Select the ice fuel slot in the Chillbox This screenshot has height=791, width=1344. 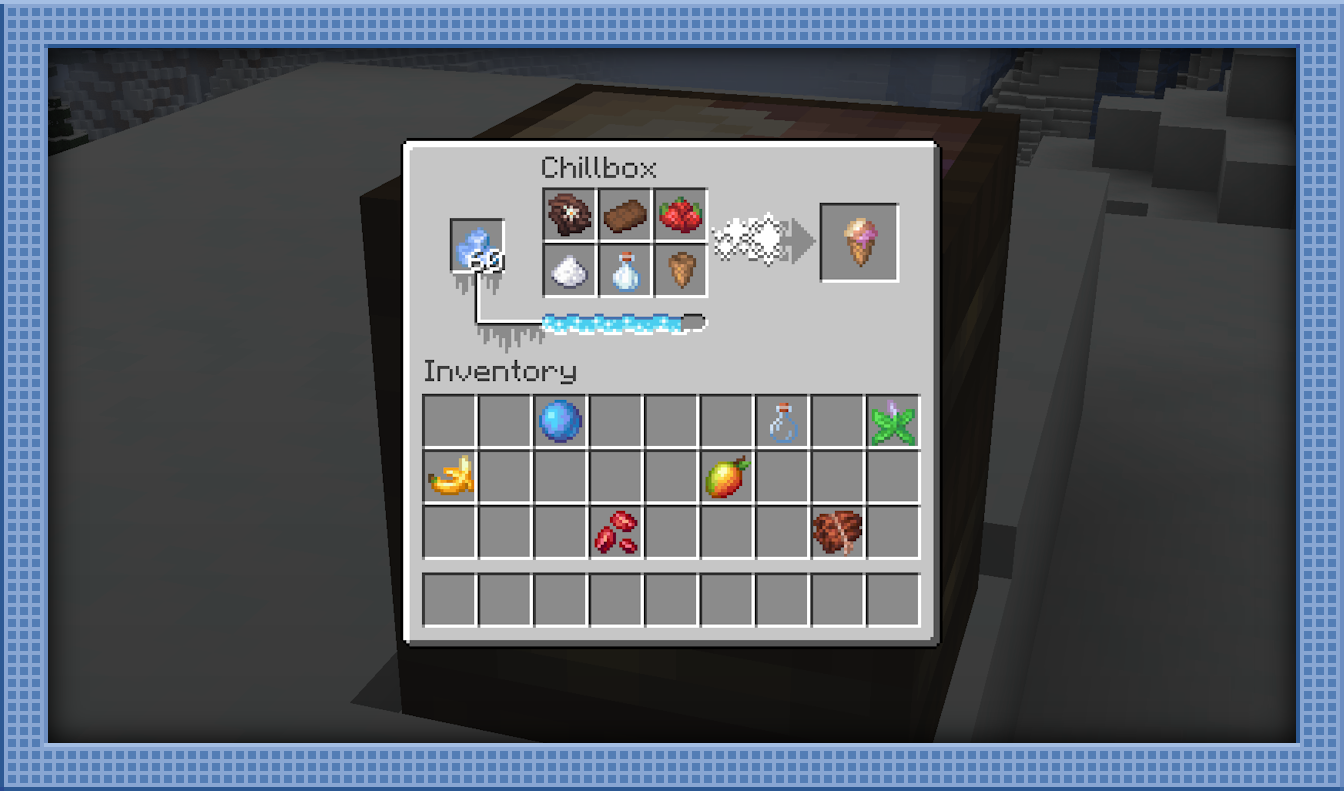(x=476, y=246)
